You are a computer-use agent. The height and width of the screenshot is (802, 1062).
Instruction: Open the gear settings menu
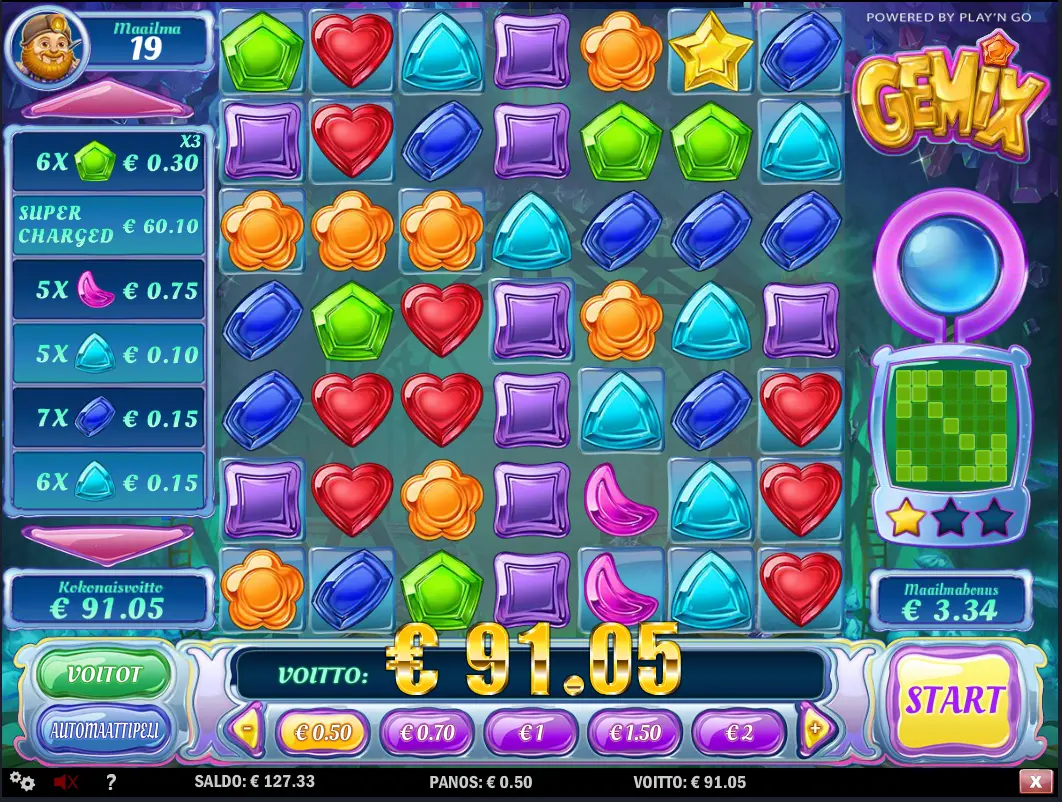point(22,782)
